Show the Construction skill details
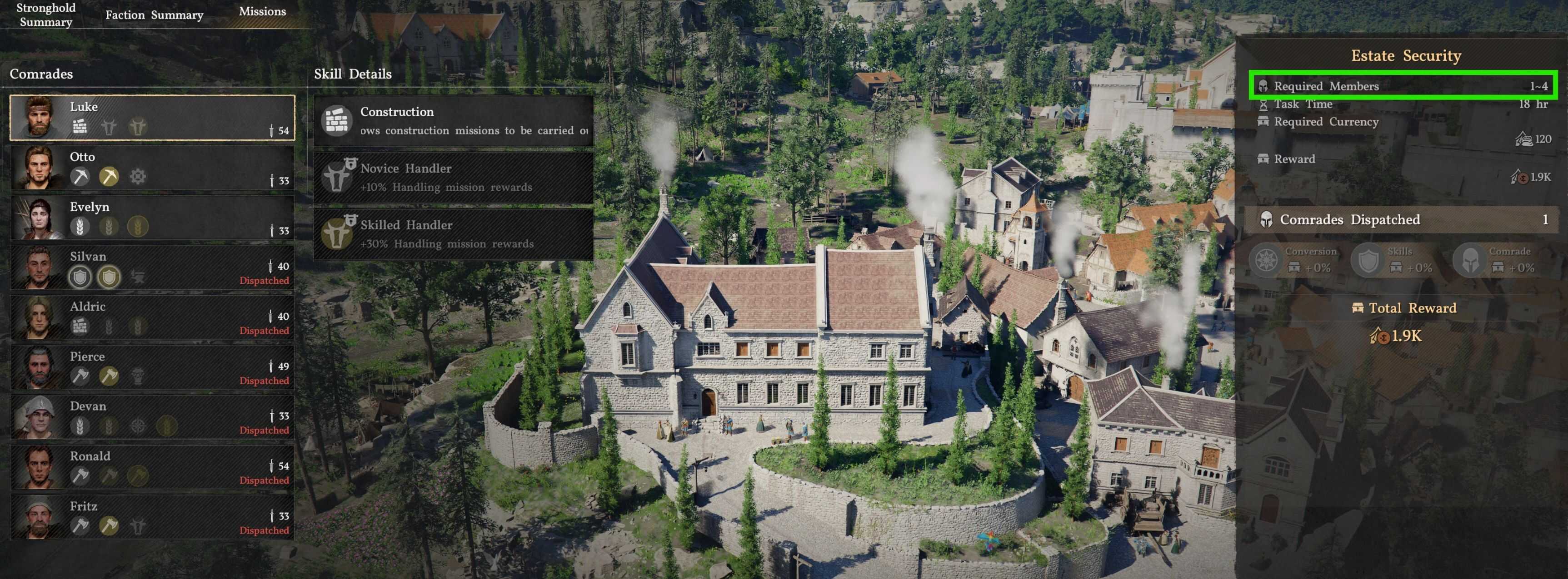1568x579 pixels. (454, 120)
